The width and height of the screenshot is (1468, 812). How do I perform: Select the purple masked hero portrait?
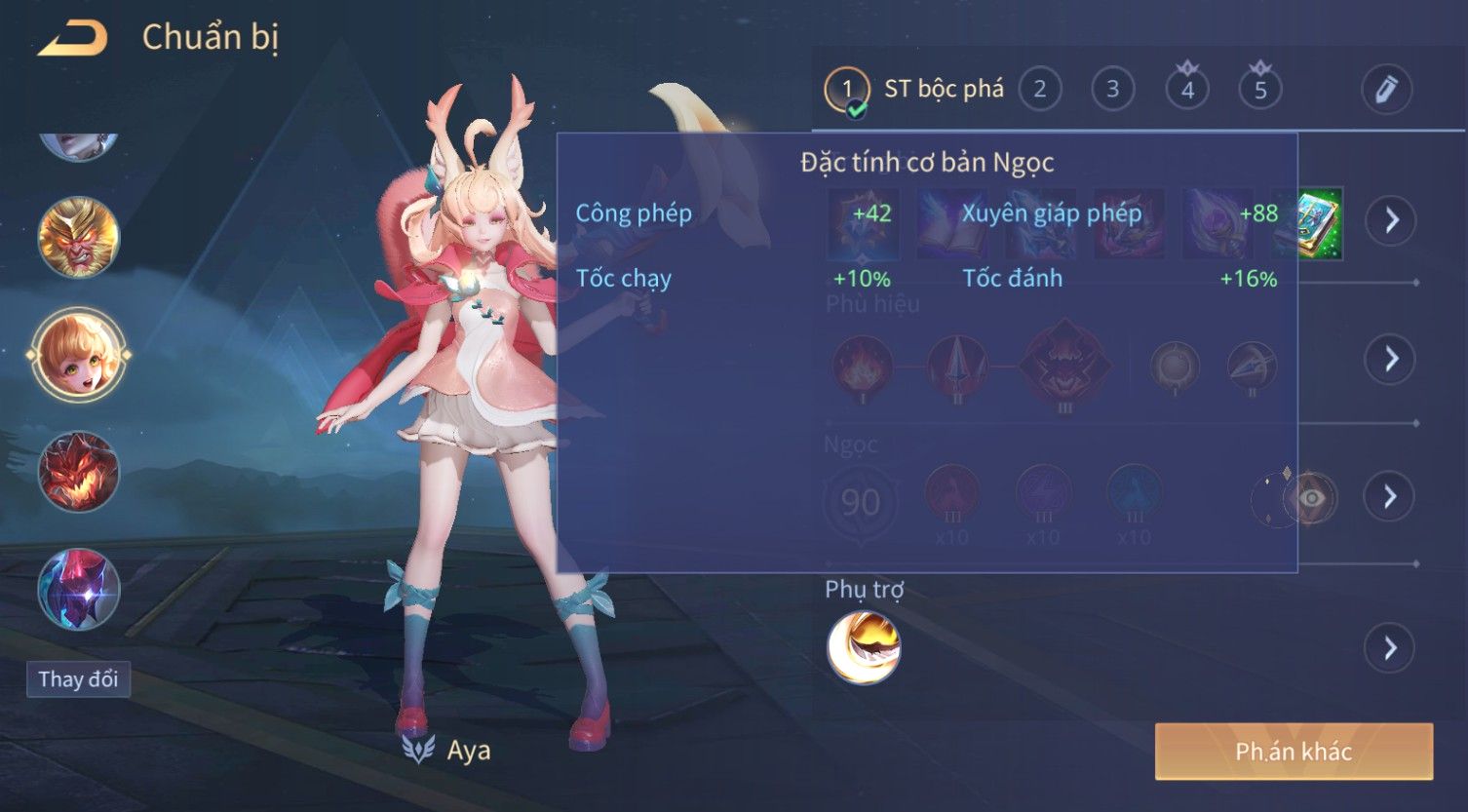click(x=79, y=589)
